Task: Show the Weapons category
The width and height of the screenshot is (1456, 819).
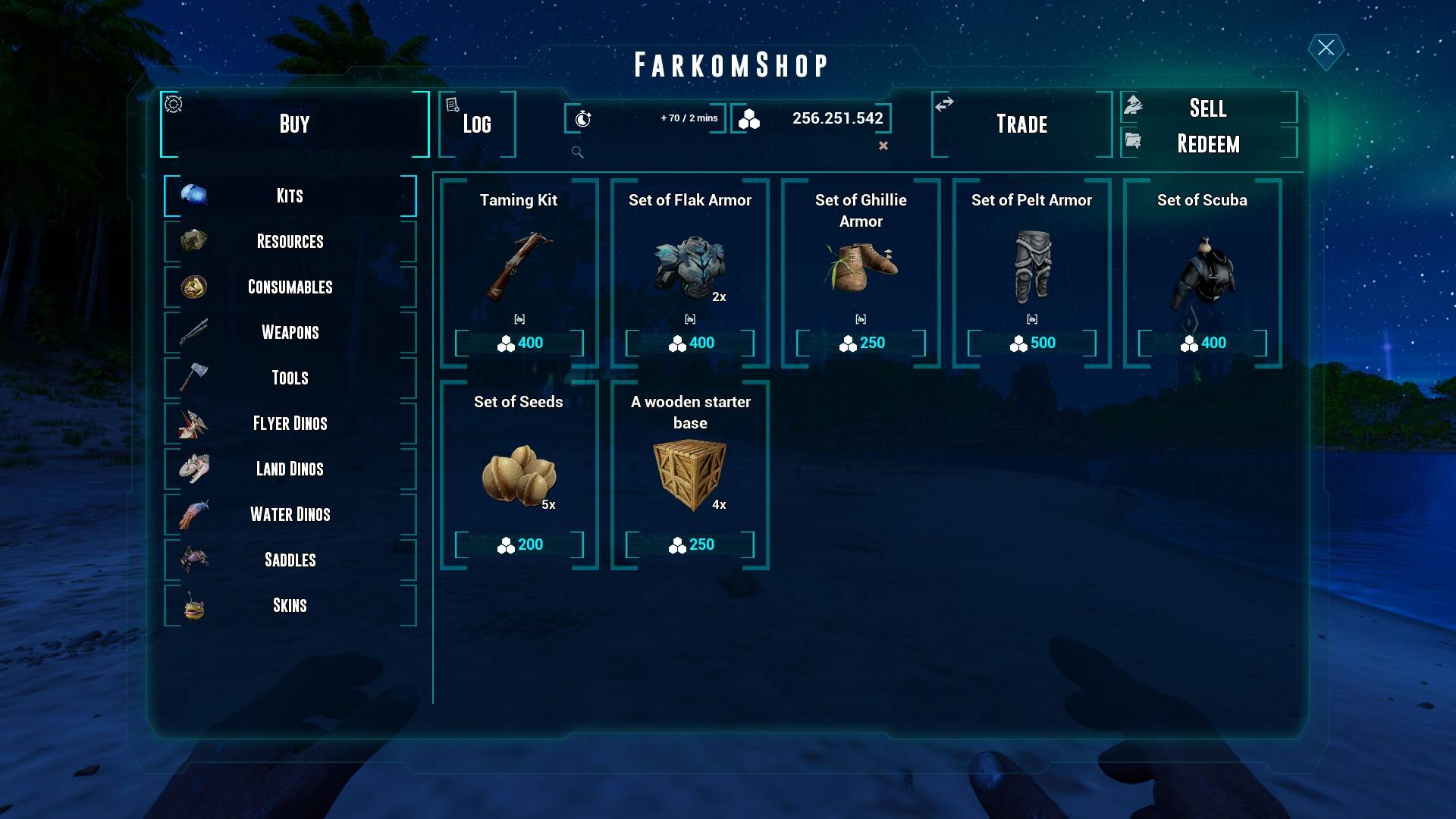Action: (290, 332)
